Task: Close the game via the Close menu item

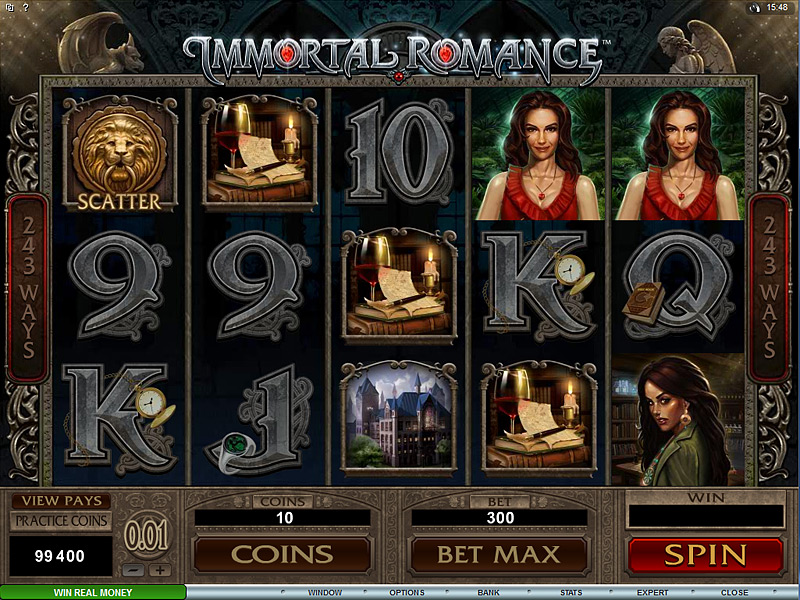Action: [735, 593]
